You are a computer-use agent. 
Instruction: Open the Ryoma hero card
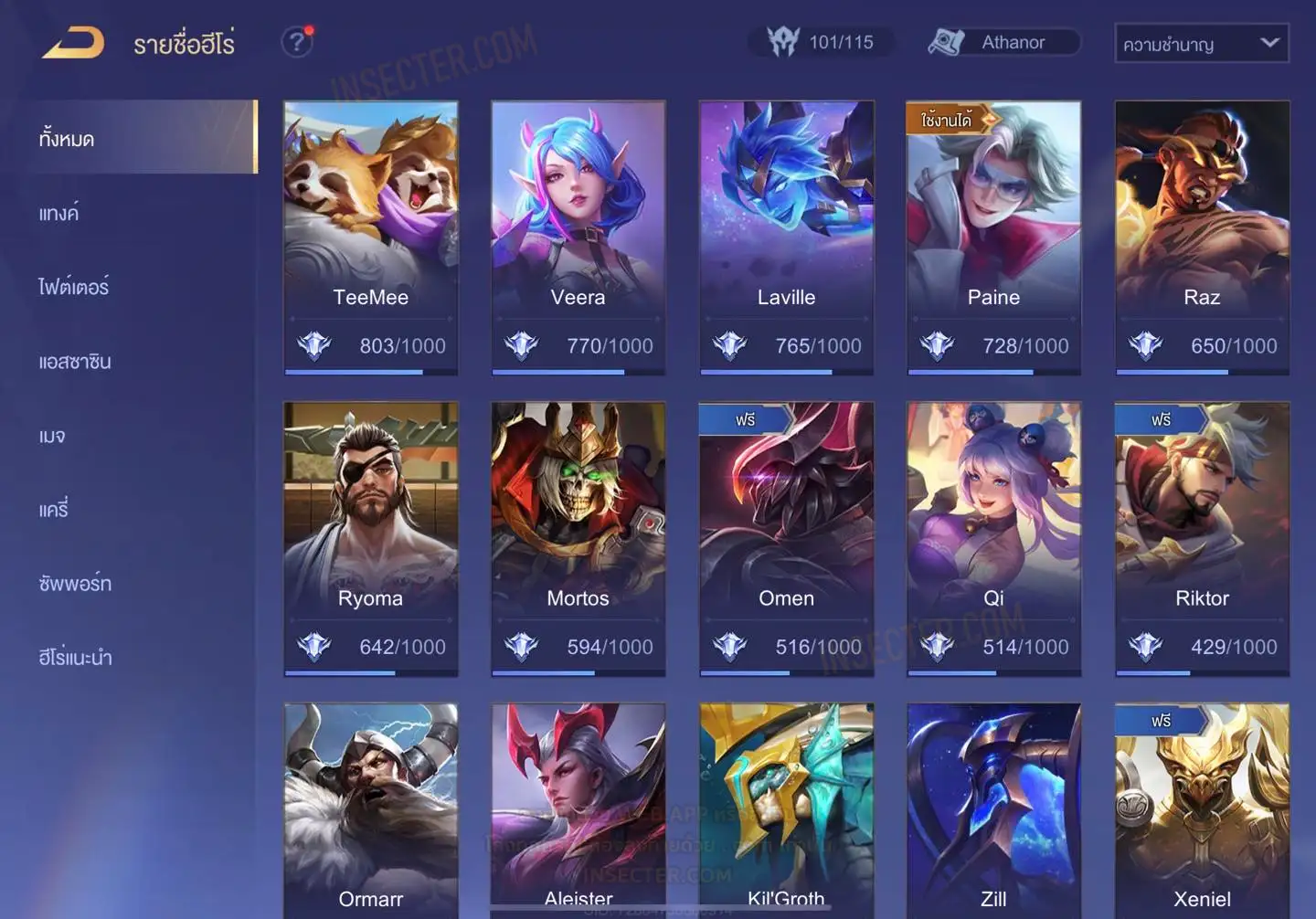click(x=370, y=539)
